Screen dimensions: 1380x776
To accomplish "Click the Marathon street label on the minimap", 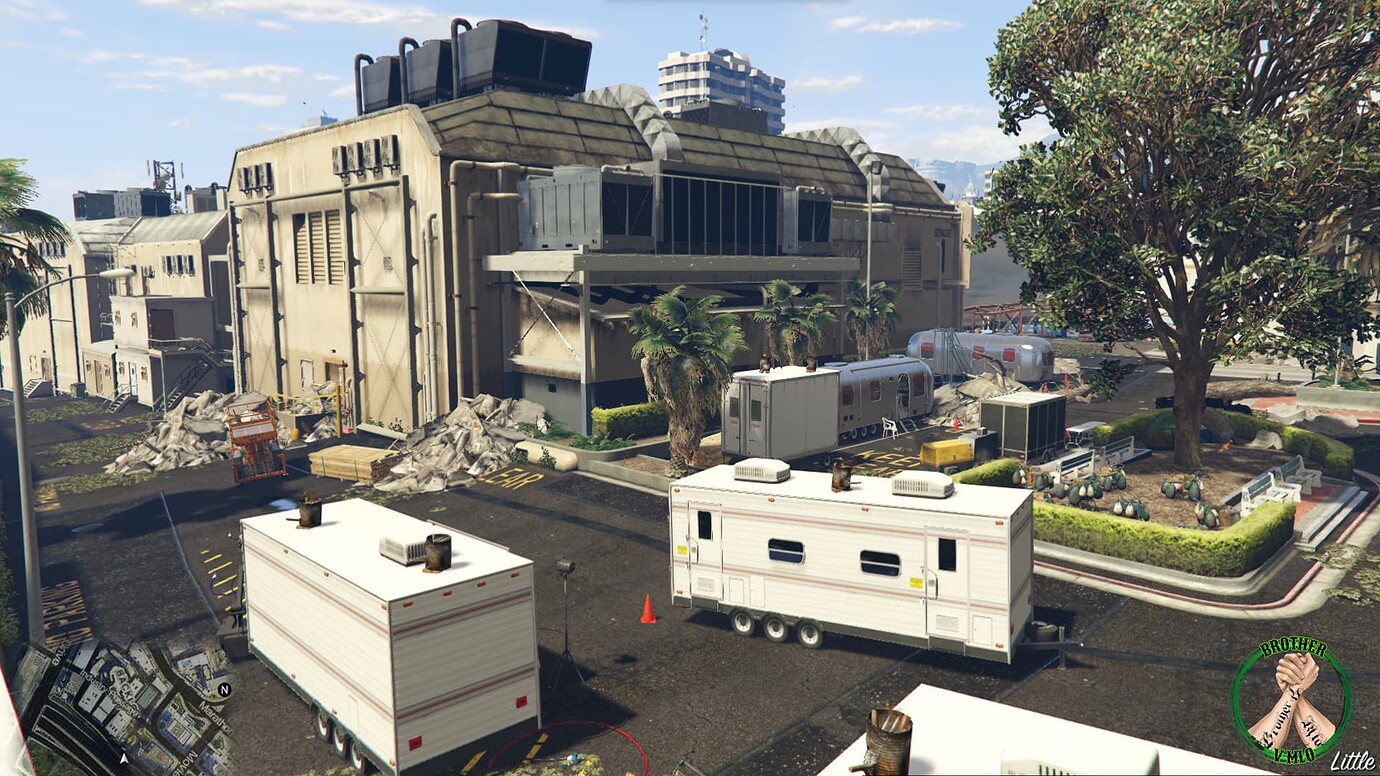I will (x=215, y=719).
